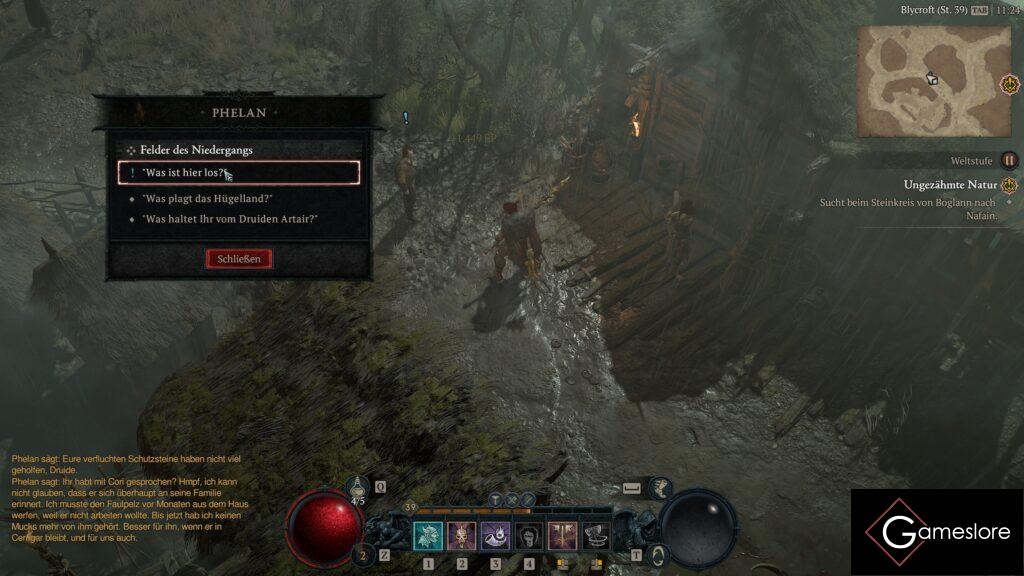Select "Was haltet Ihr vom Druiden Artair?"
The height and width of the screenshot is (576, 1024).
pyautogui.click(x=229, y=218)
